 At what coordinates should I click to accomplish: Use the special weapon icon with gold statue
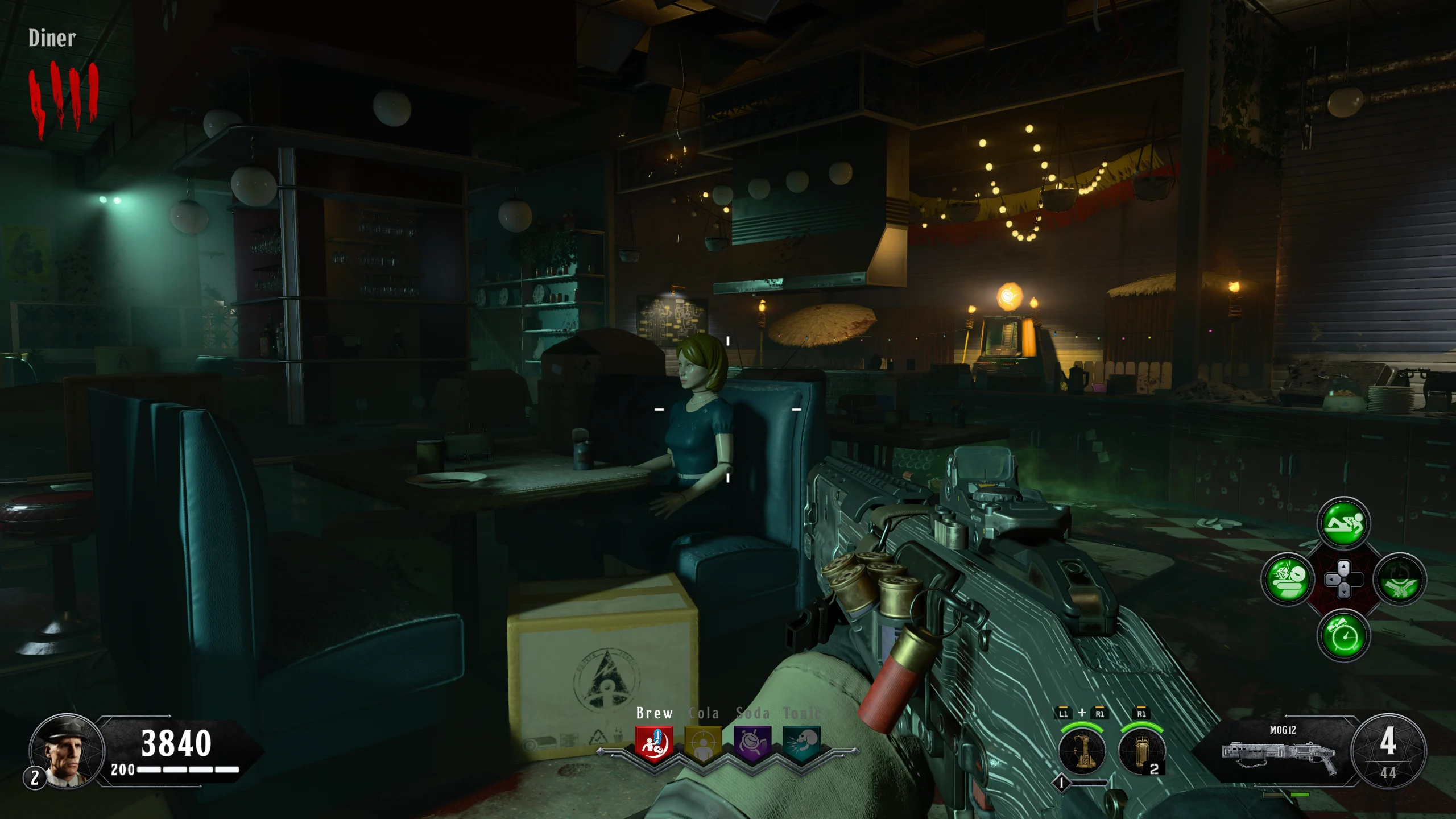tap(1082, 751)
